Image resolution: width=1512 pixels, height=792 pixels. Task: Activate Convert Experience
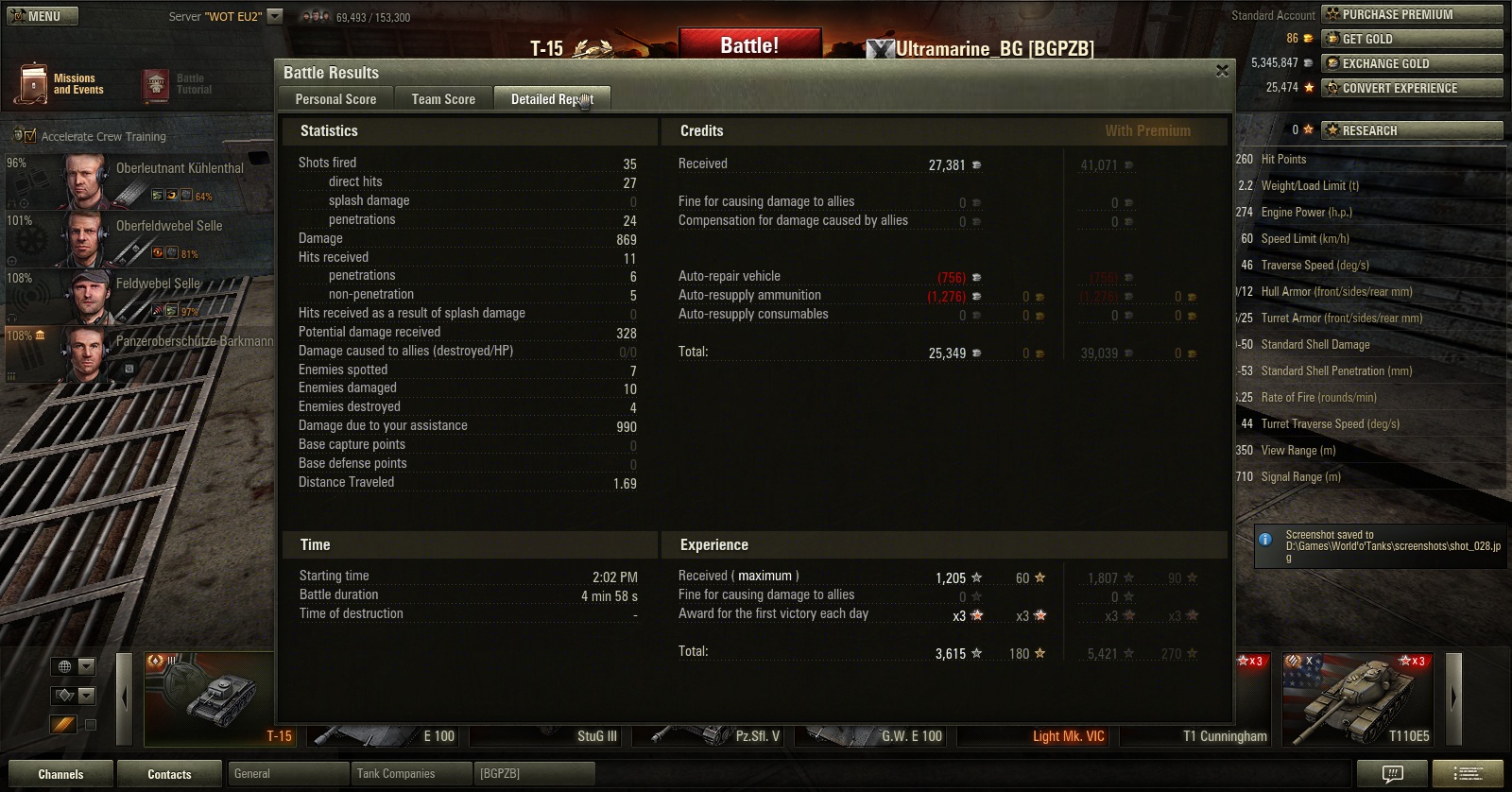(x=1411, y=88)
